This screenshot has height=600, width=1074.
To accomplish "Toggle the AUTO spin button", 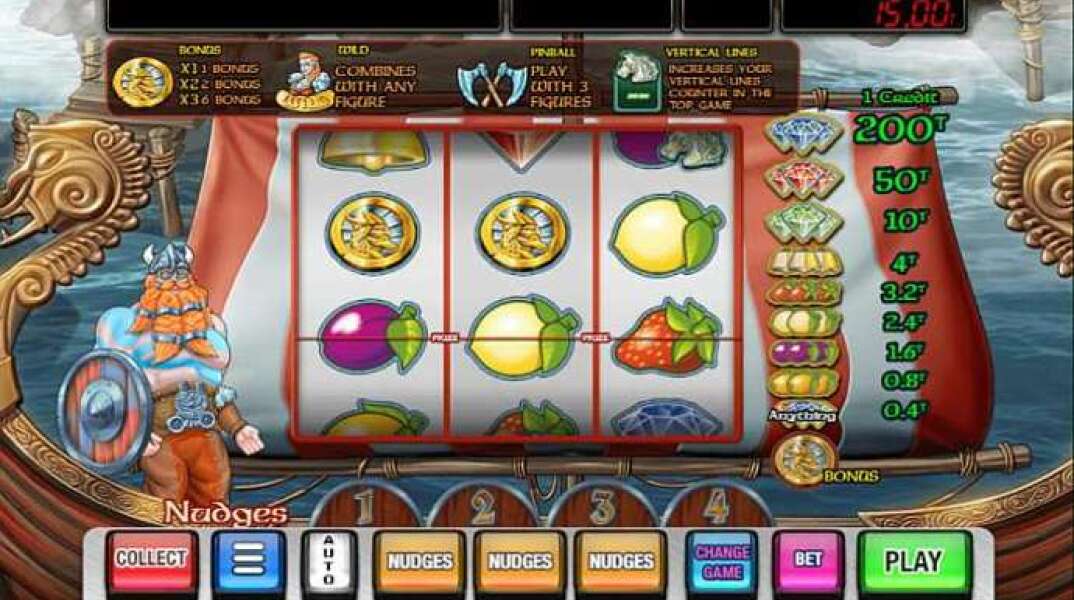I will click(329, 560).
